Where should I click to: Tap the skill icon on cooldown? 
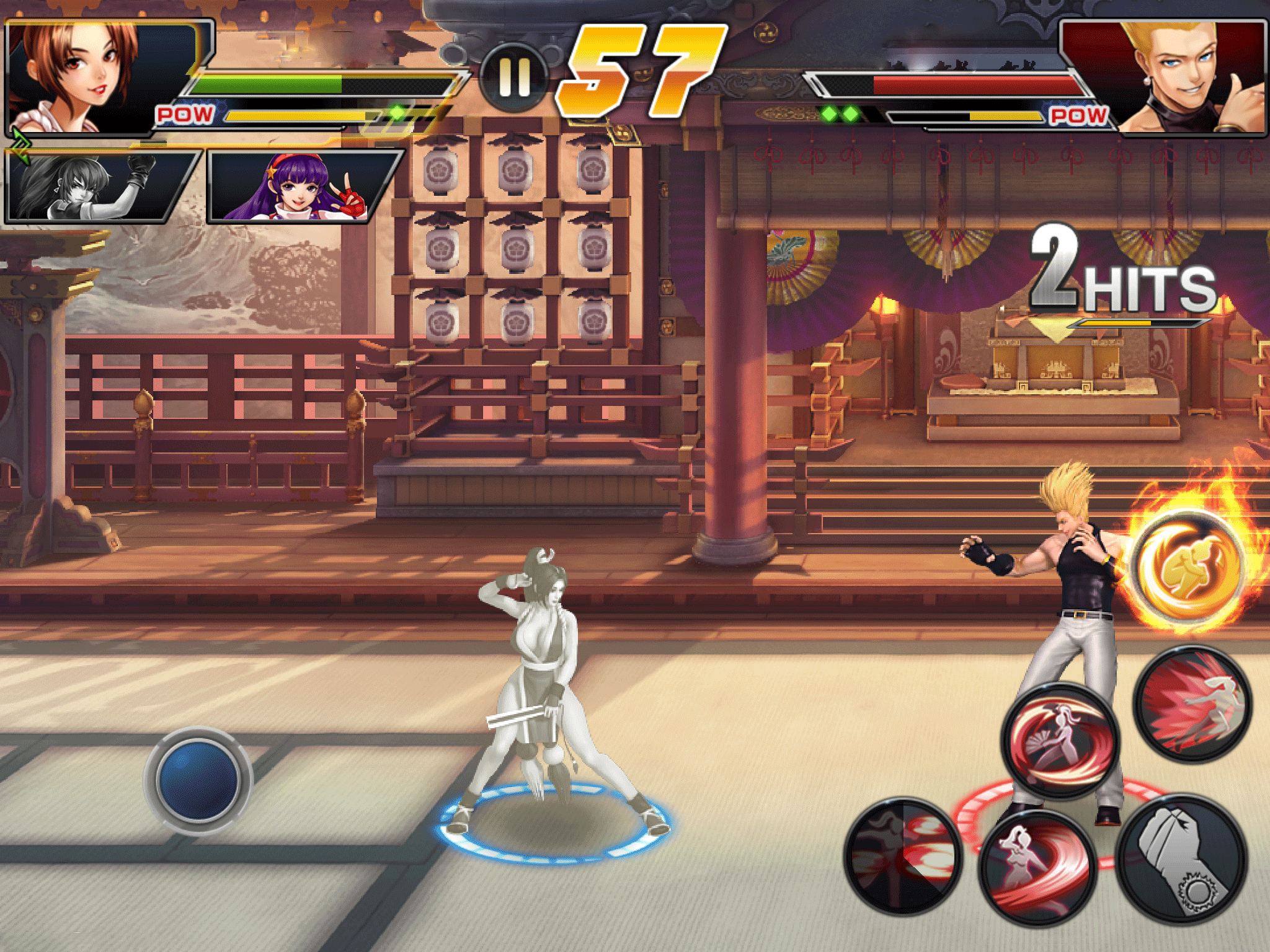tap(904, 856)
